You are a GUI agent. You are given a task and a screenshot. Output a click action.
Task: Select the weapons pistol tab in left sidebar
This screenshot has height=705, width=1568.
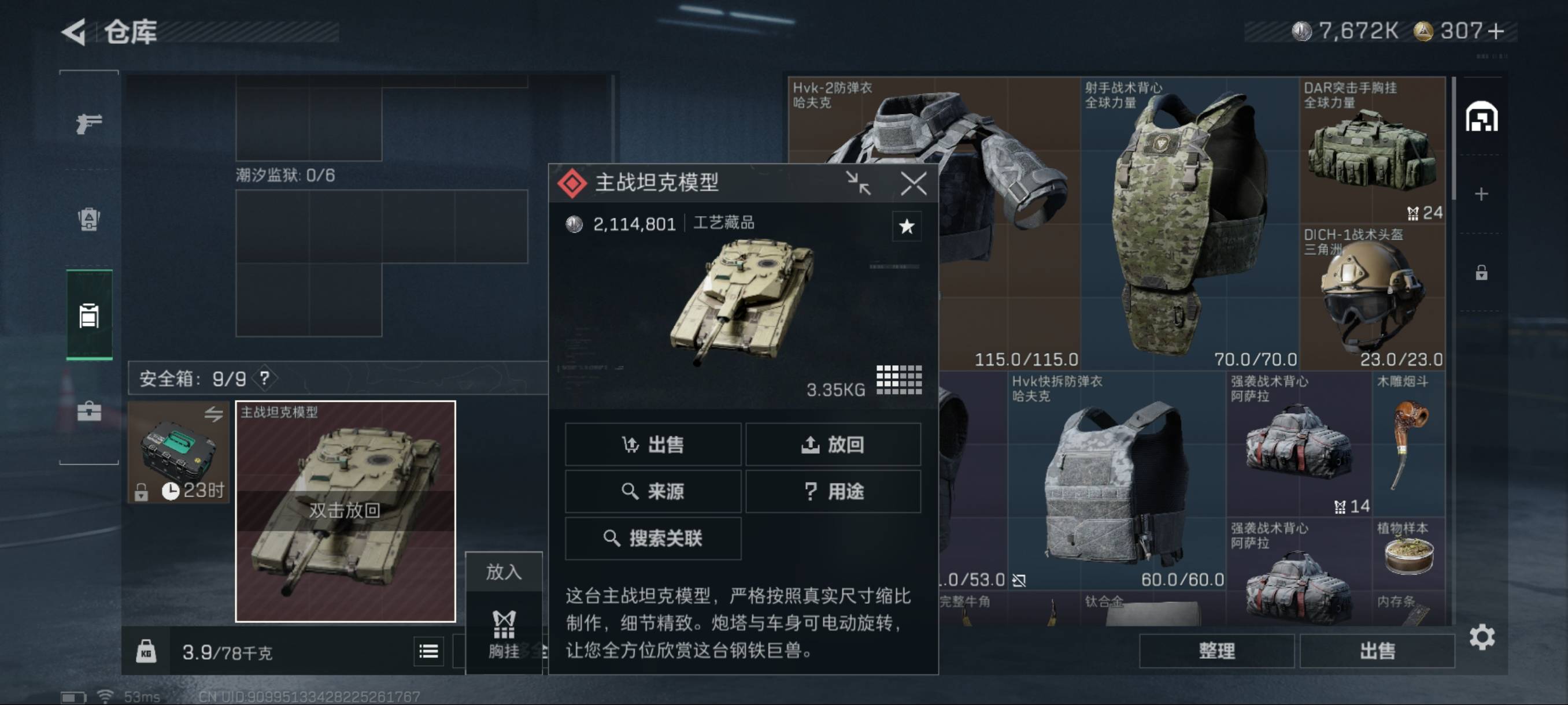(88, 123)
